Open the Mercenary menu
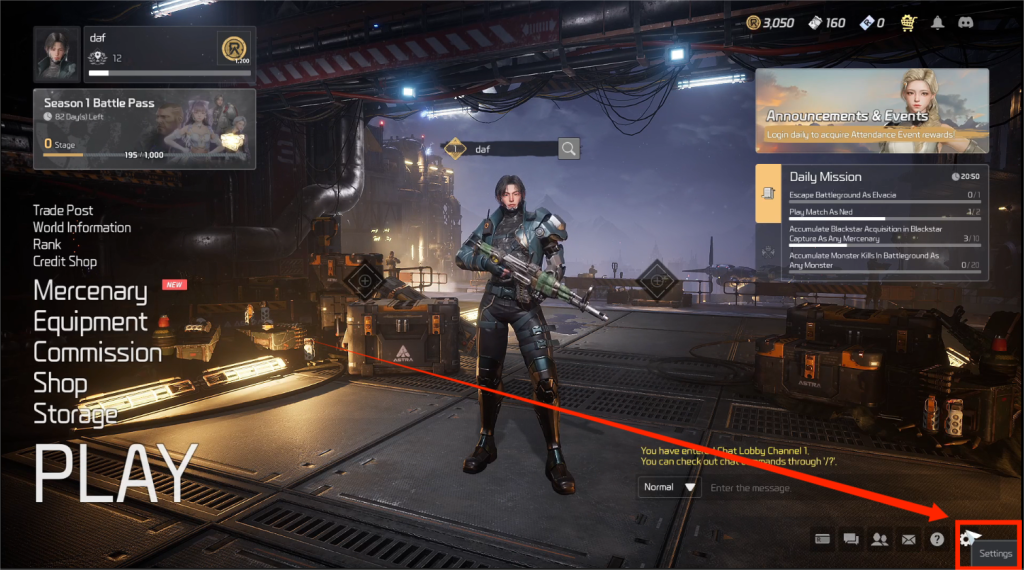 click(x=90, y=291)
